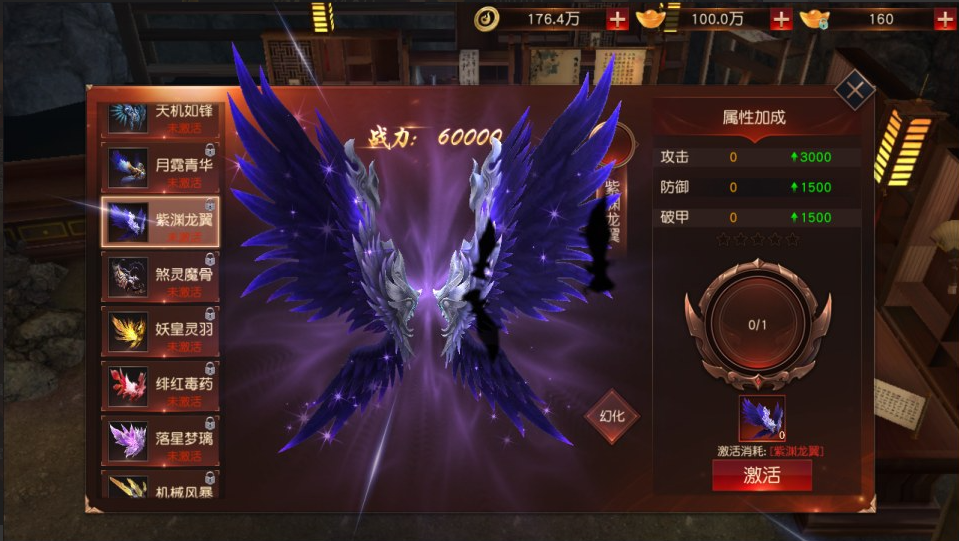Add more gold coins with plus button

618,18
